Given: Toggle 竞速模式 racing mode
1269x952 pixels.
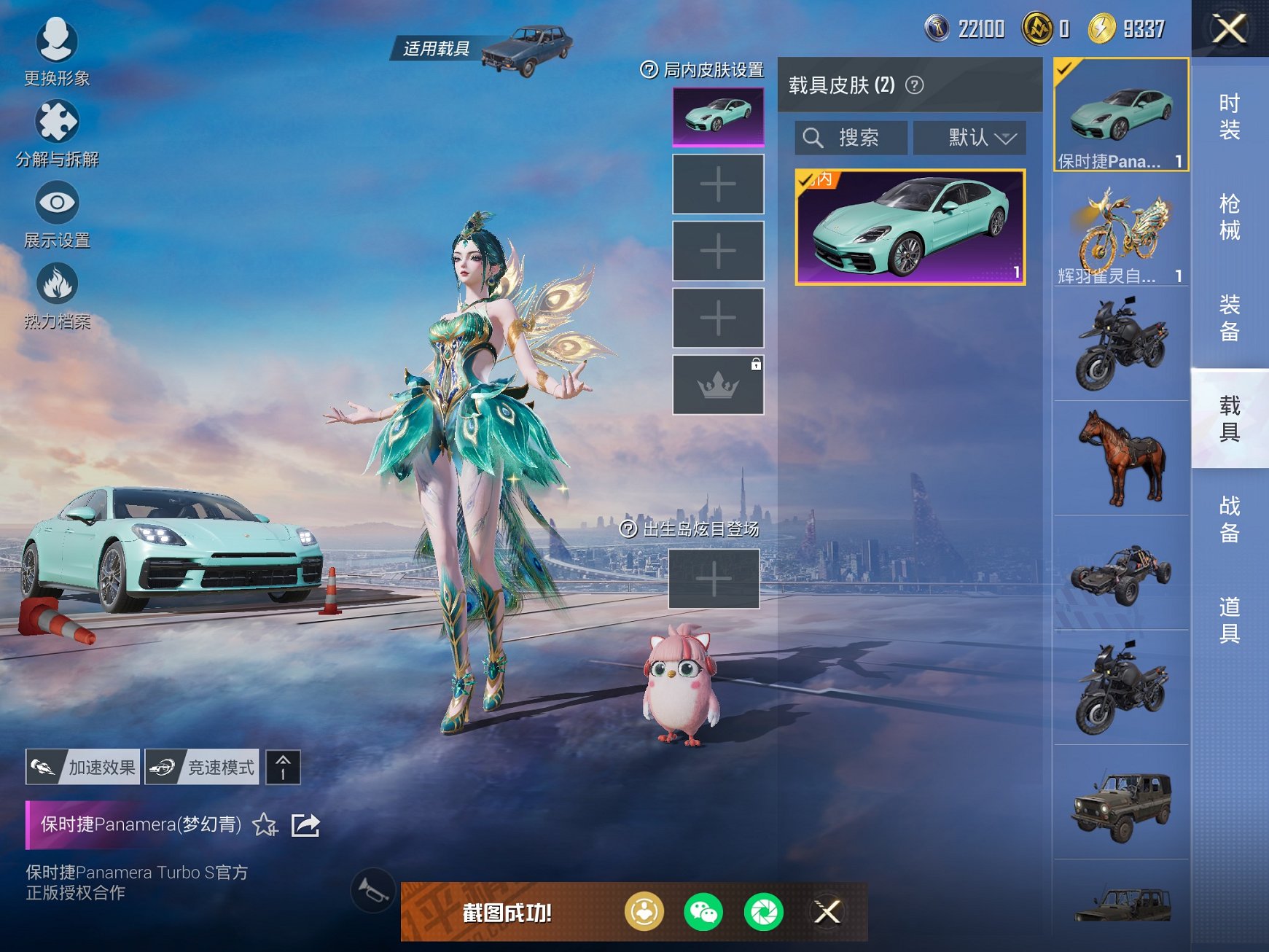Looking at the screenshot, I should [x=202, y=767].
